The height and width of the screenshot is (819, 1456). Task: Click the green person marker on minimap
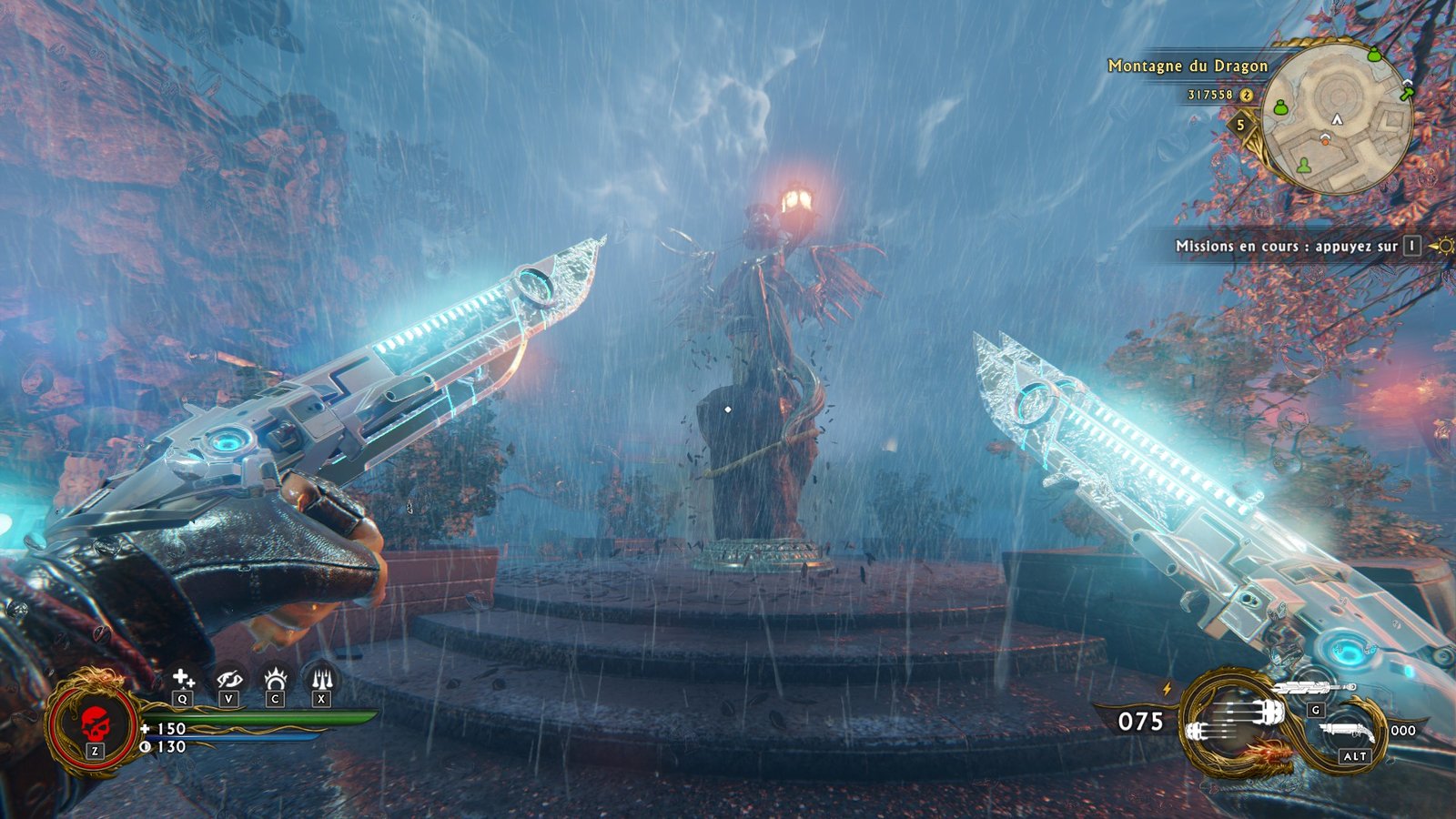click(1305, 165)
